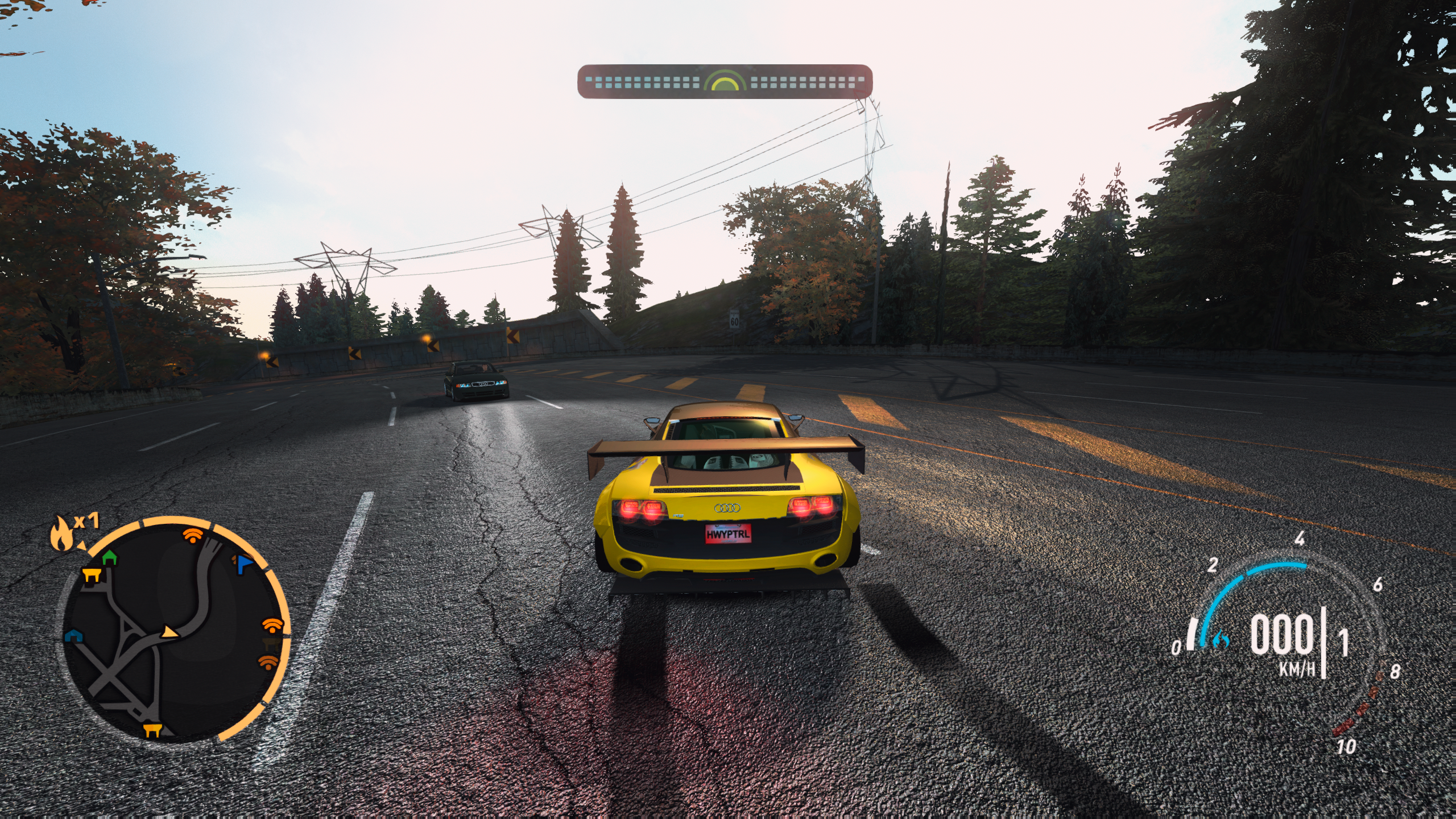Image resolution: width=1456 pixels, height=819 pixels.
Task: Select the blue house marker on minimap
Action: tap(72, 635)
